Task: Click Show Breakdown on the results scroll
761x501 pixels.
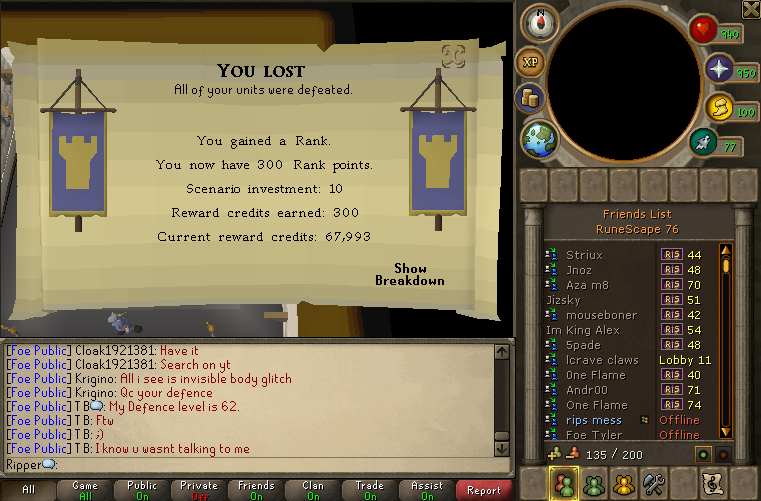Action: point(410,274)
